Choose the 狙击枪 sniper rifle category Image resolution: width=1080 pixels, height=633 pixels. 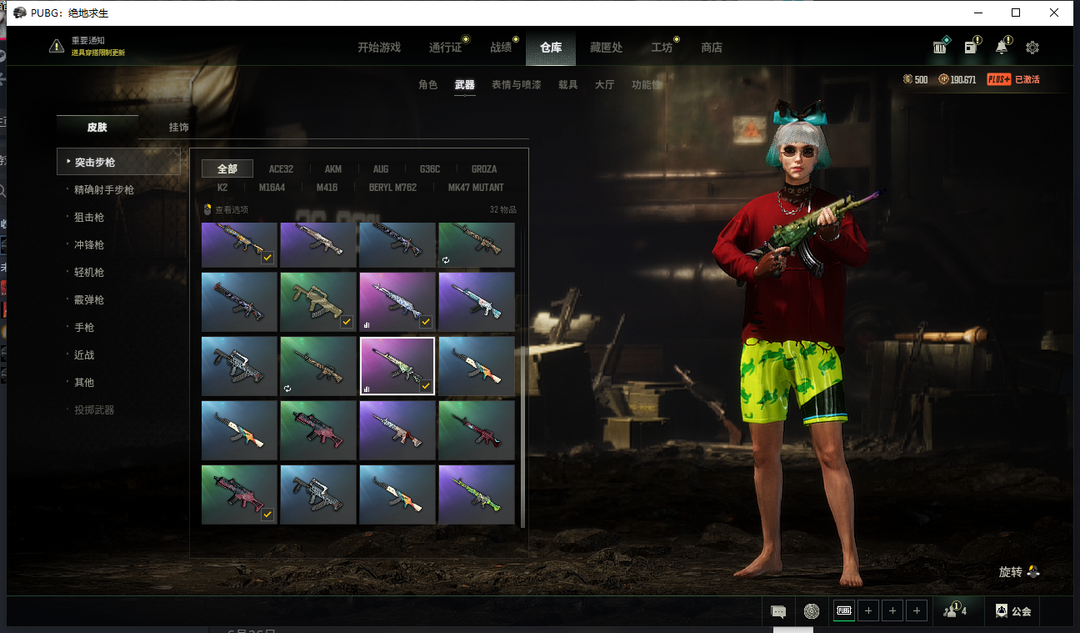[x=89, y=217]
